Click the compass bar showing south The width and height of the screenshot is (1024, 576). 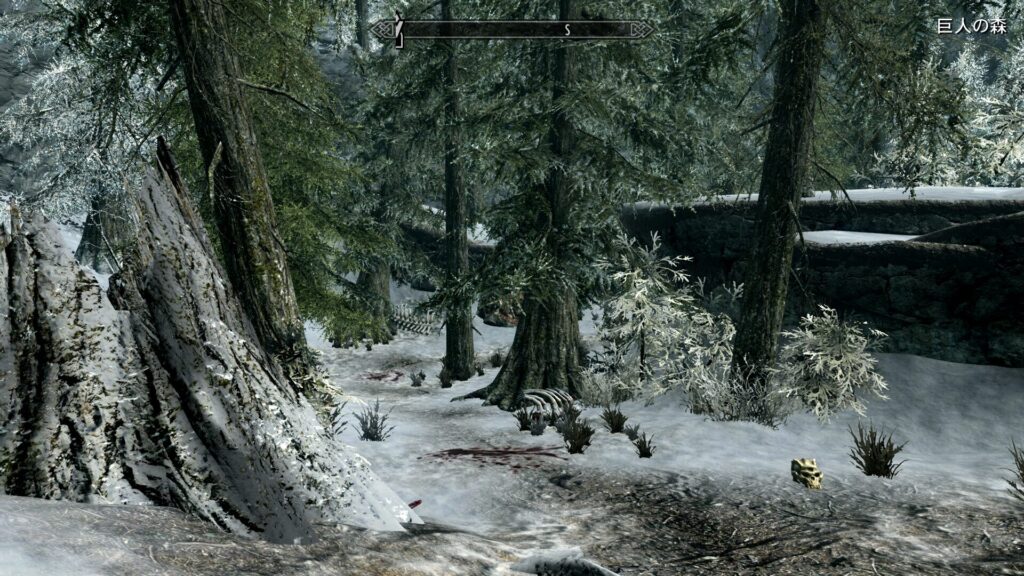(514, 30)
